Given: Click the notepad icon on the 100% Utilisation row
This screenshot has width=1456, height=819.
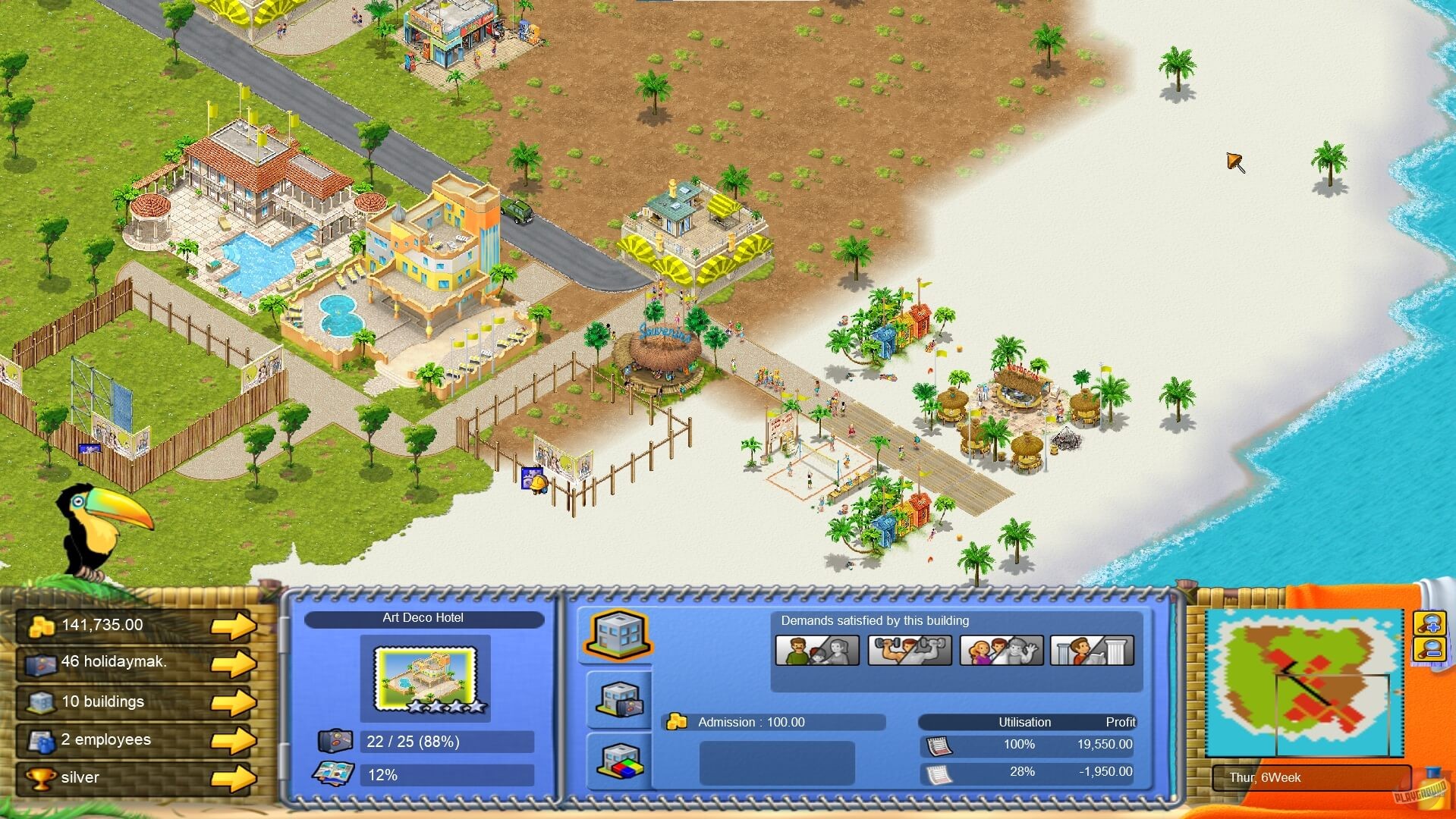Looking at the screenshot, I should click(939, 745).
